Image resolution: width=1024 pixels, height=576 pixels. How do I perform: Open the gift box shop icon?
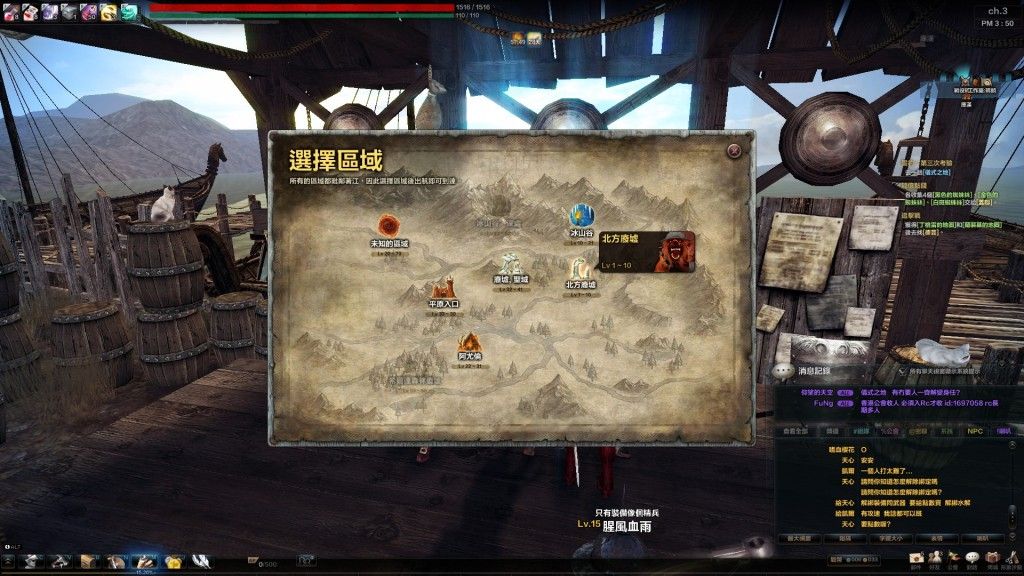[991, 556]
